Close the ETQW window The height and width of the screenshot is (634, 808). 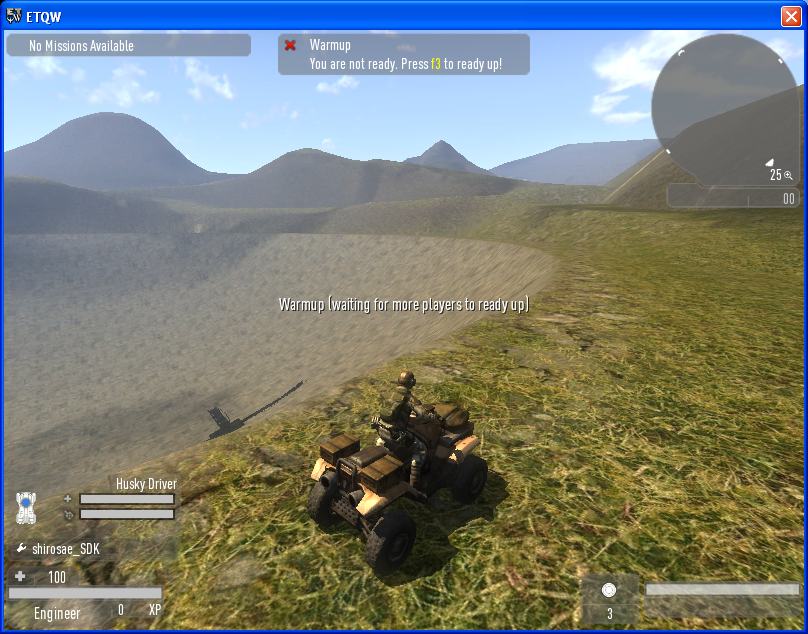pos(790,16)
